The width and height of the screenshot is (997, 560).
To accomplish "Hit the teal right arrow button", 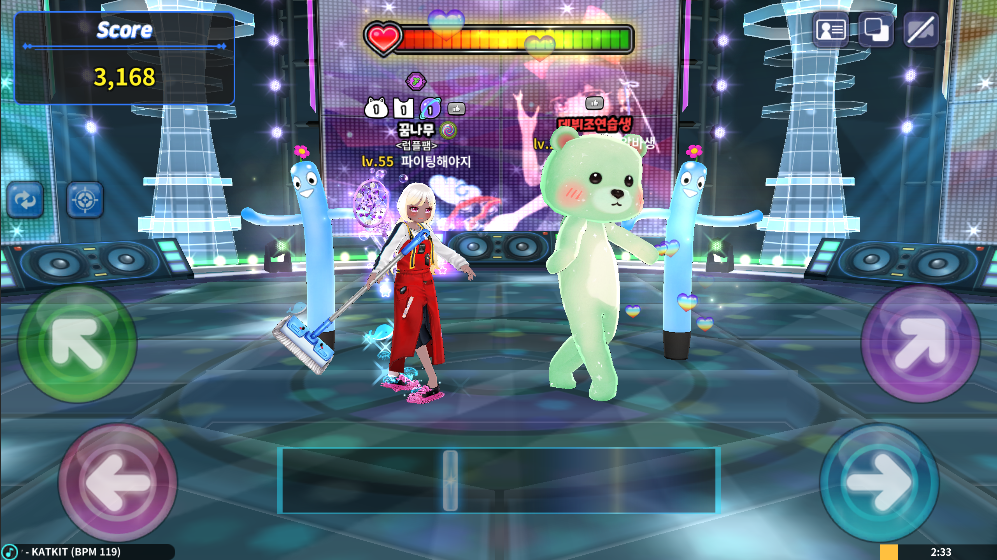I will point(879,483).
